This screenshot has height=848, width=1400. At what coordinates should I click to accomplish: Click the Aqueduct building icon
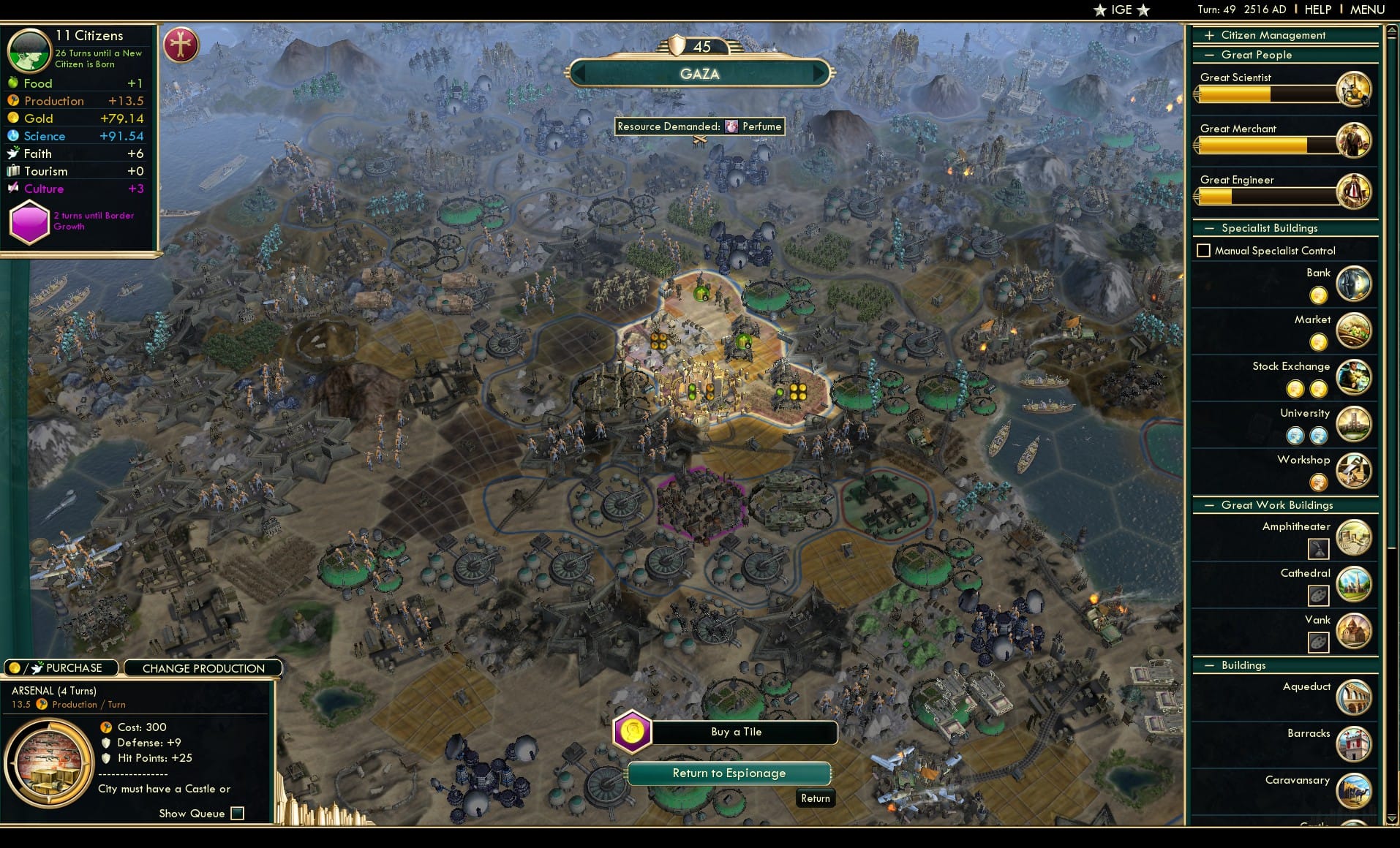click(1354, 697)
